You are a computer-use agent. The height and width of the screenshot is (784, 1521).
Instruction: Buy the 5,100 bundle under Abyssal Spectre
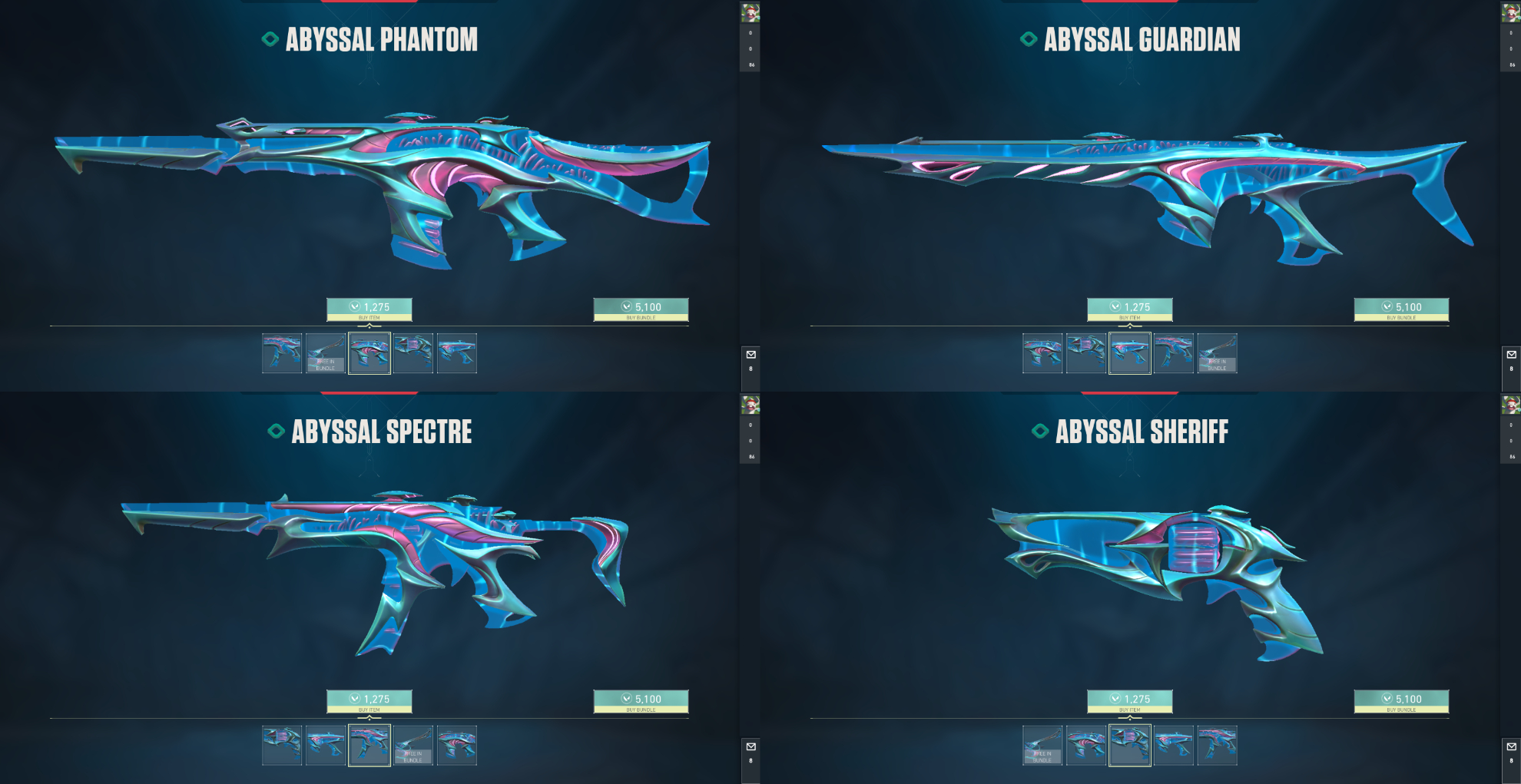tap(641, 701)
